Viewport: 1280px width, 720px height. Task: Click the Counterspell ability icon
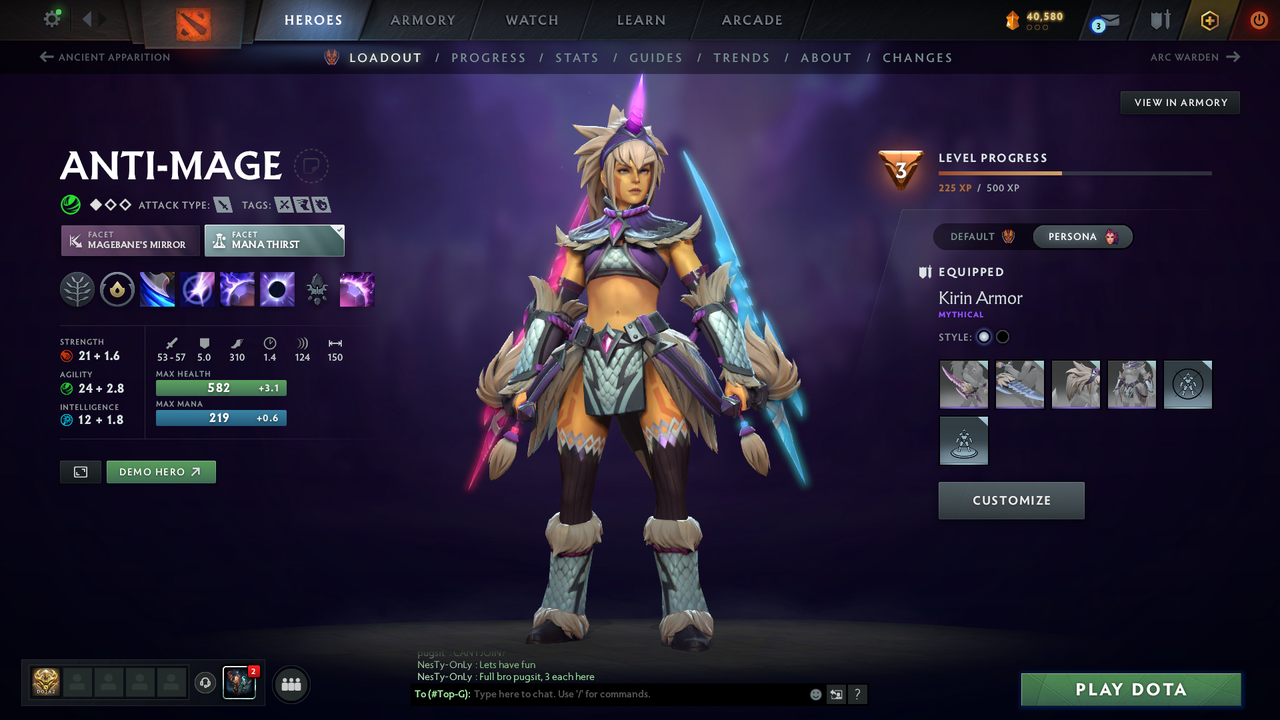(x=237, y=289)
